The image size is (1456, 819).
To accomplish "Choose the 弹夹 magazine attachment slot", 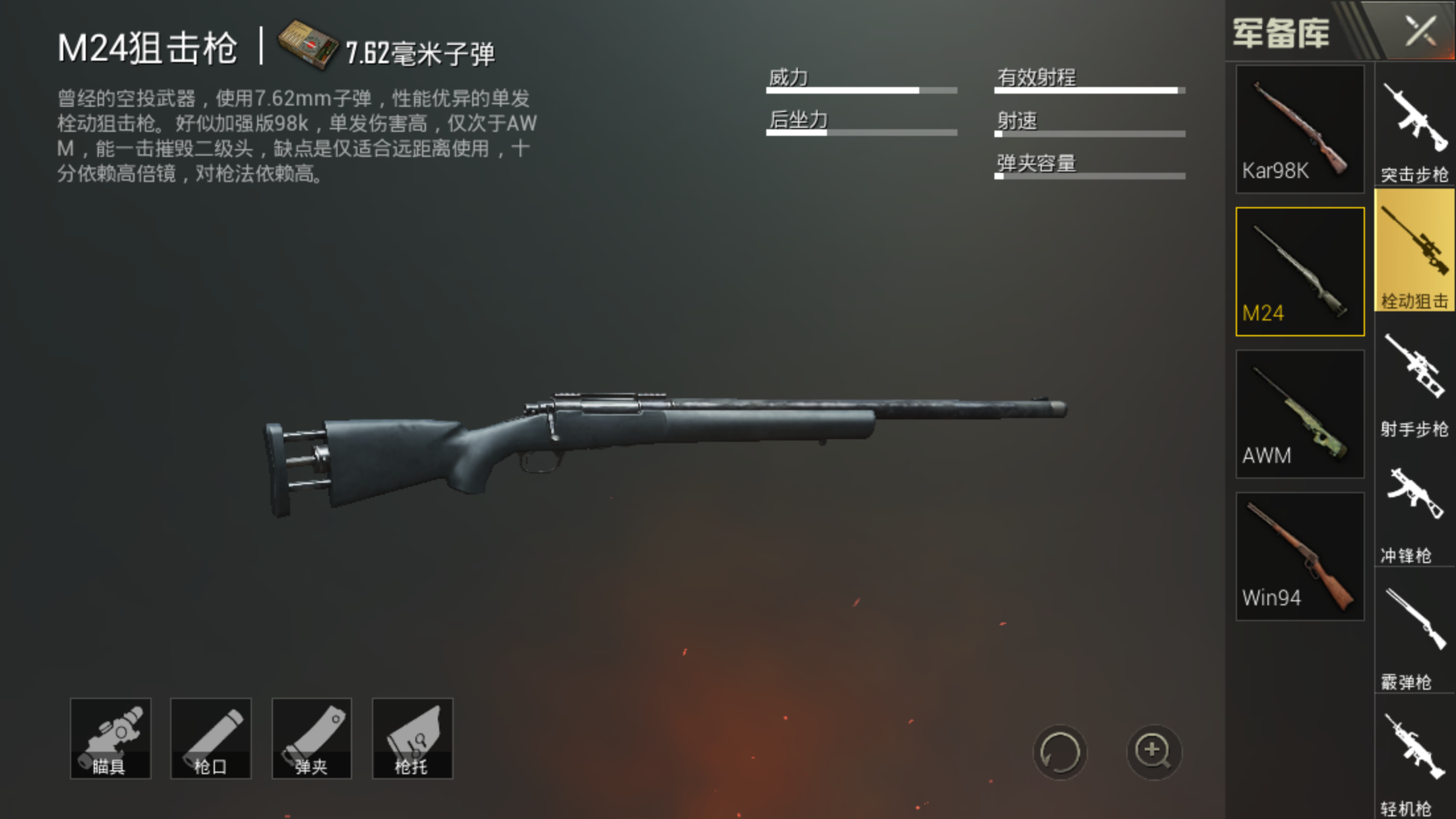I will click(312, 739).
